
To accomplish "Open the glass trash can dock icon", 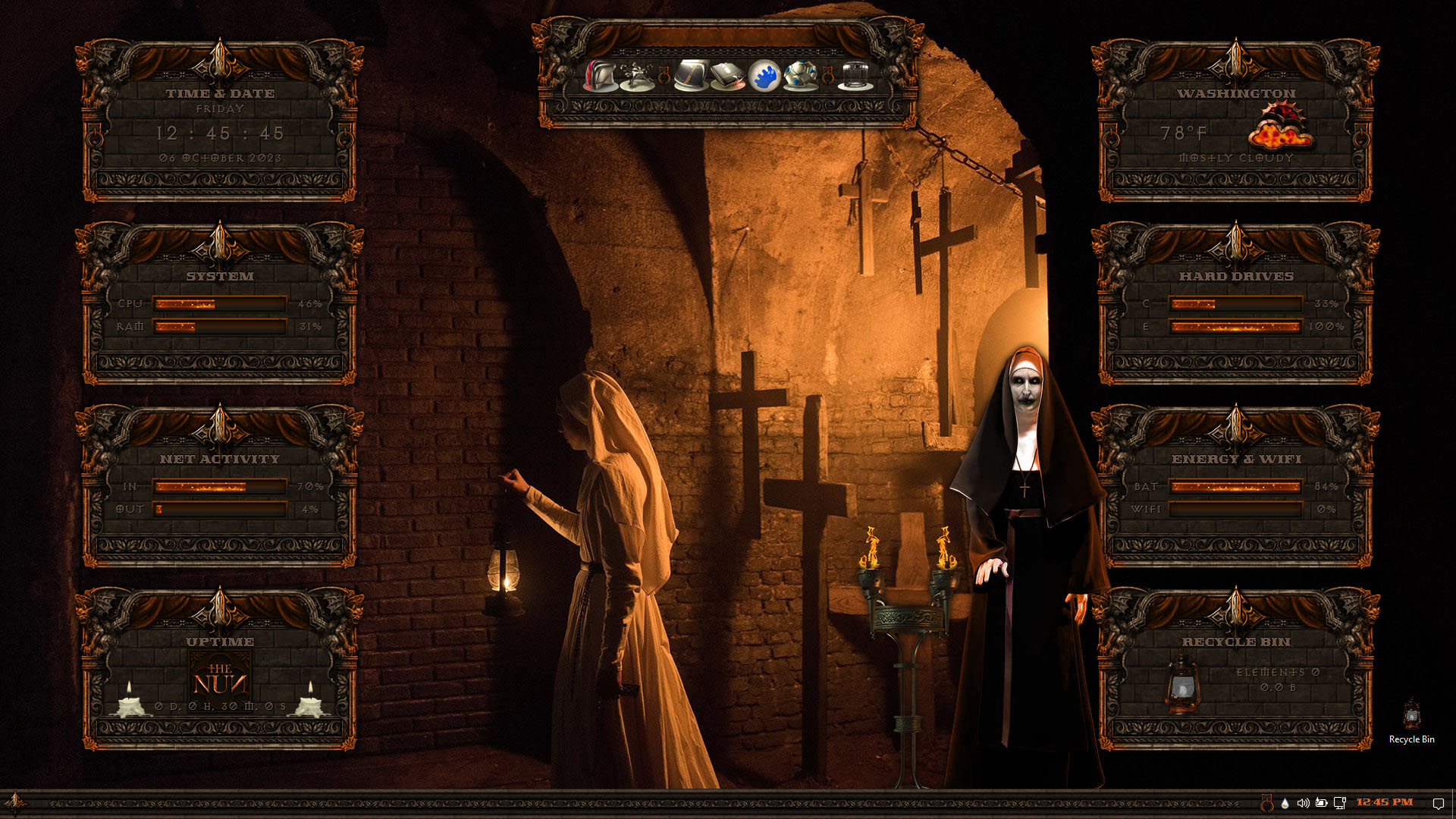I will coord(855,76).
